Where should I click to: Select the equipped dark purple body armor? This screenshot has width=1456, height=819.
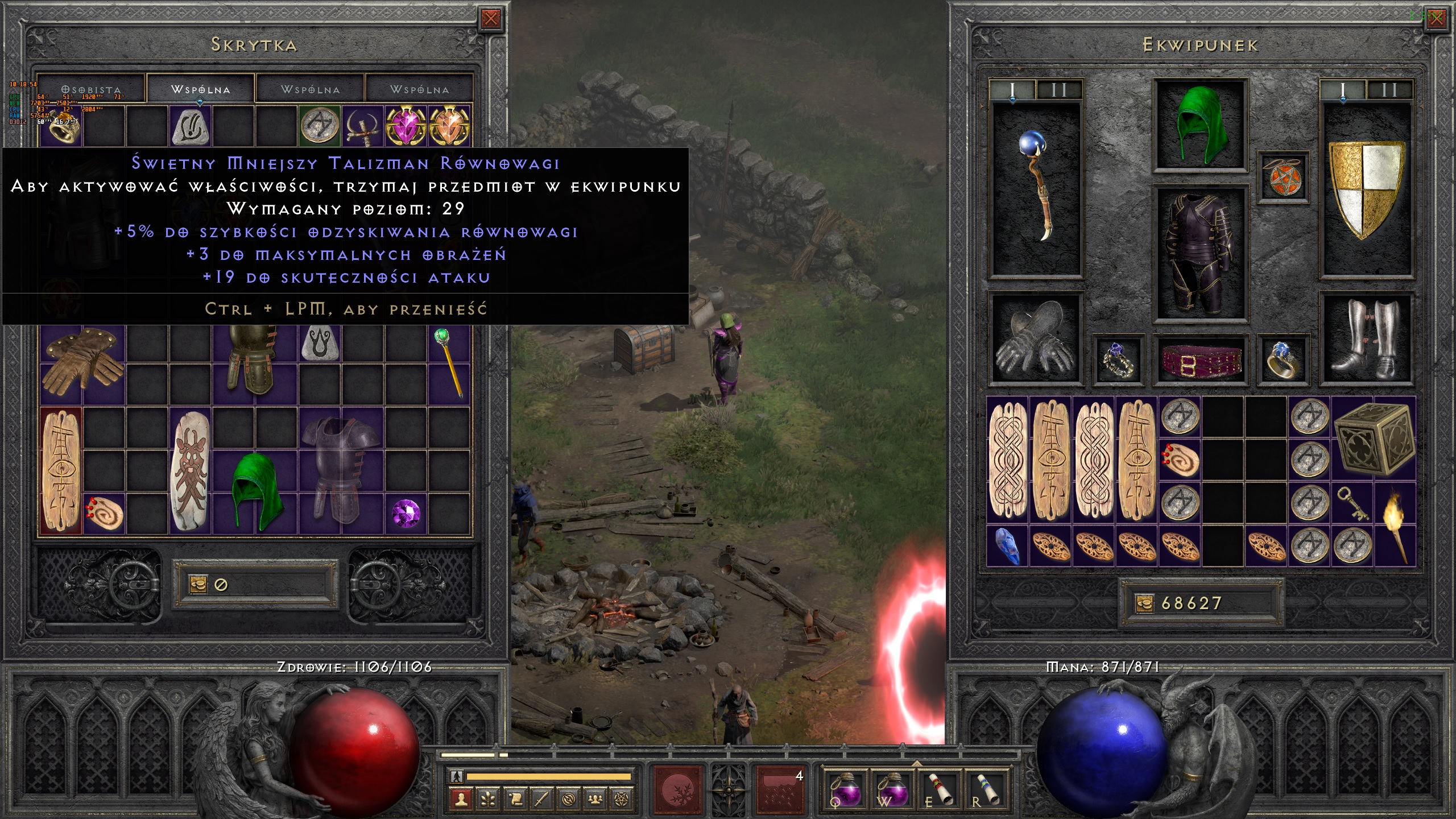1201,254
